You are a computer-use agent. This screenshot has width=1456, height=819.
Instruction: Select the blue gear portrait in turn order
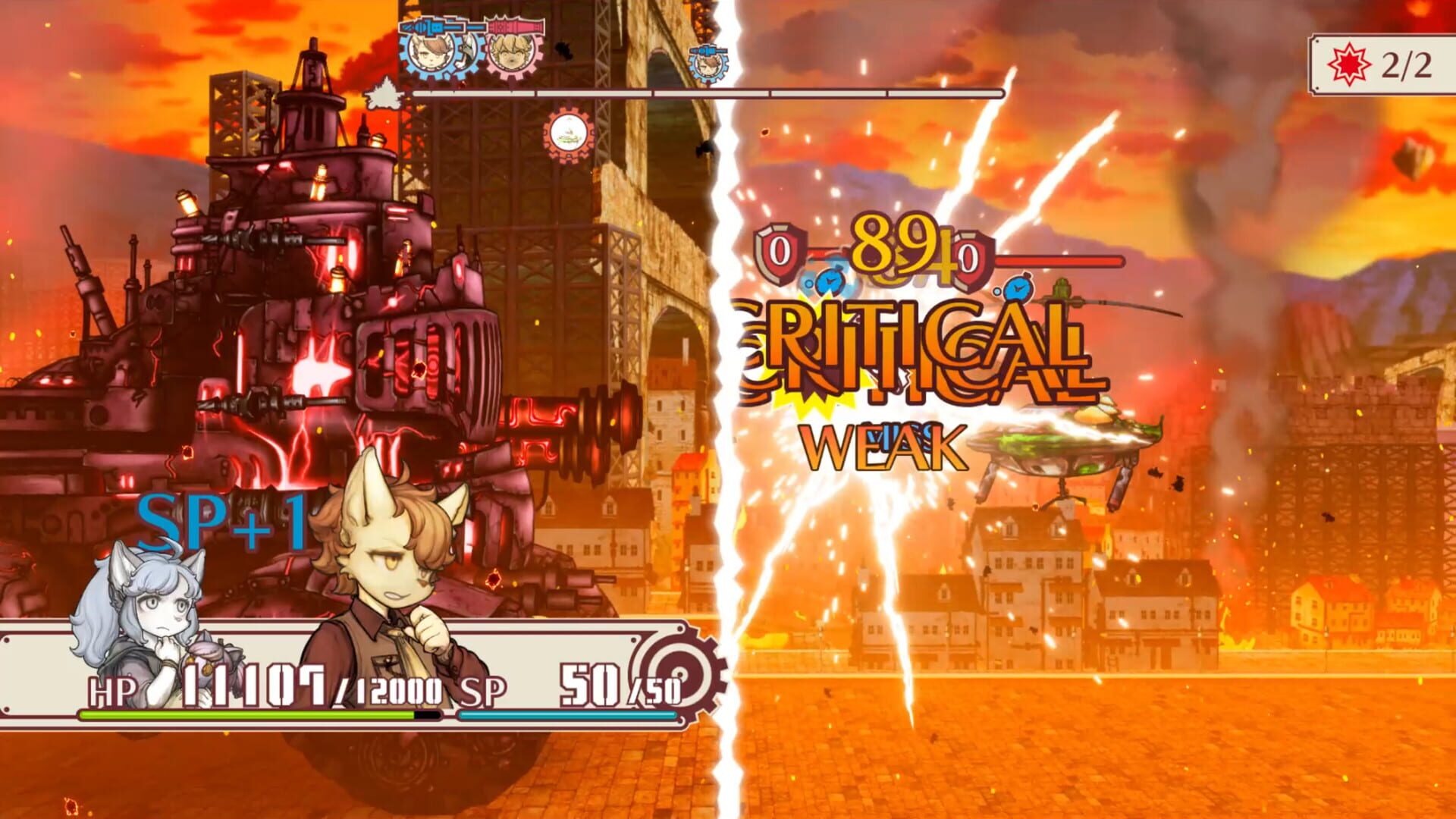pyautogui.click(x=428, y=53)
